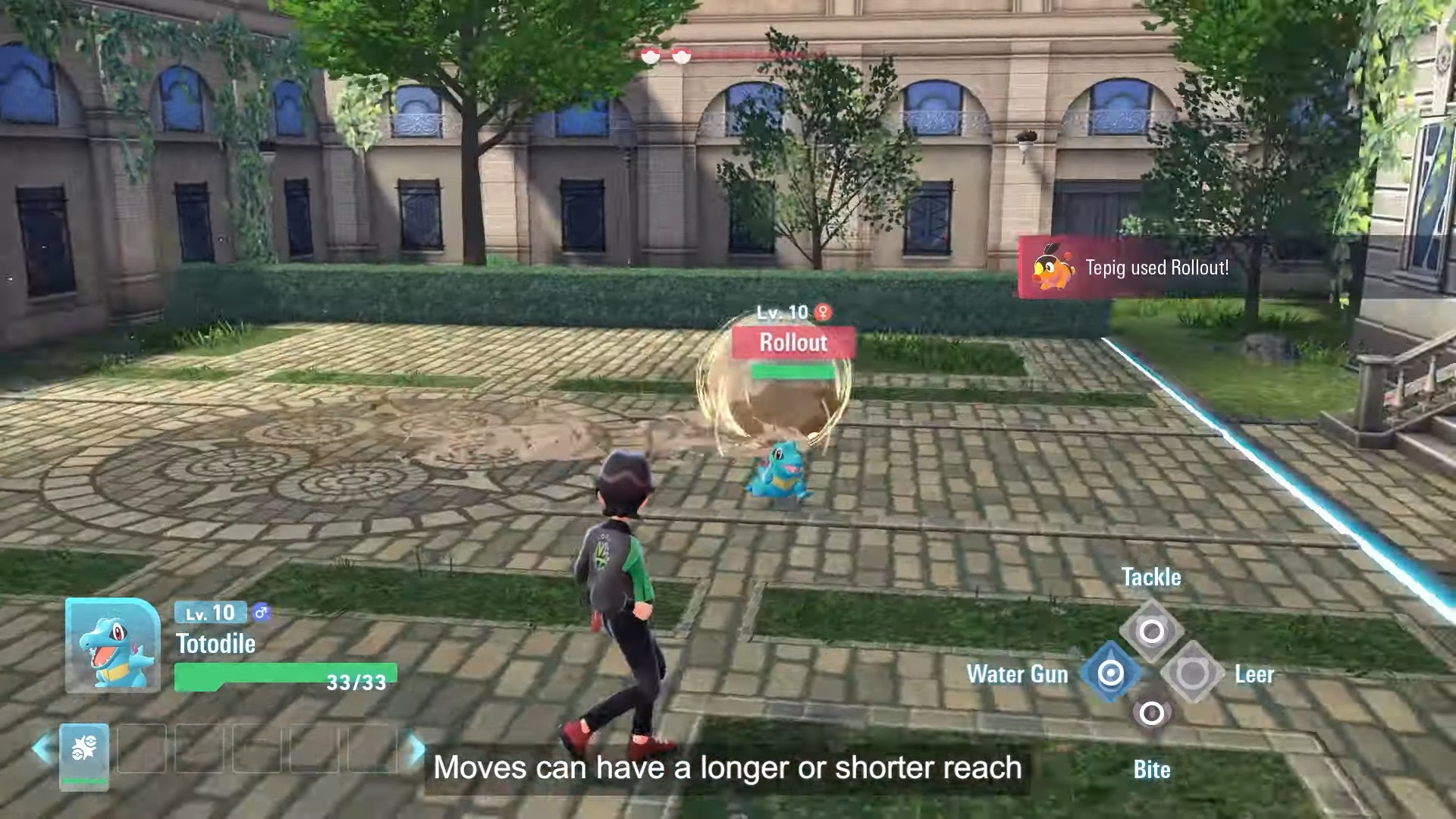
Task: Toggle the highlighted Water Gun selection diamond
Action: pos(1110,673)
